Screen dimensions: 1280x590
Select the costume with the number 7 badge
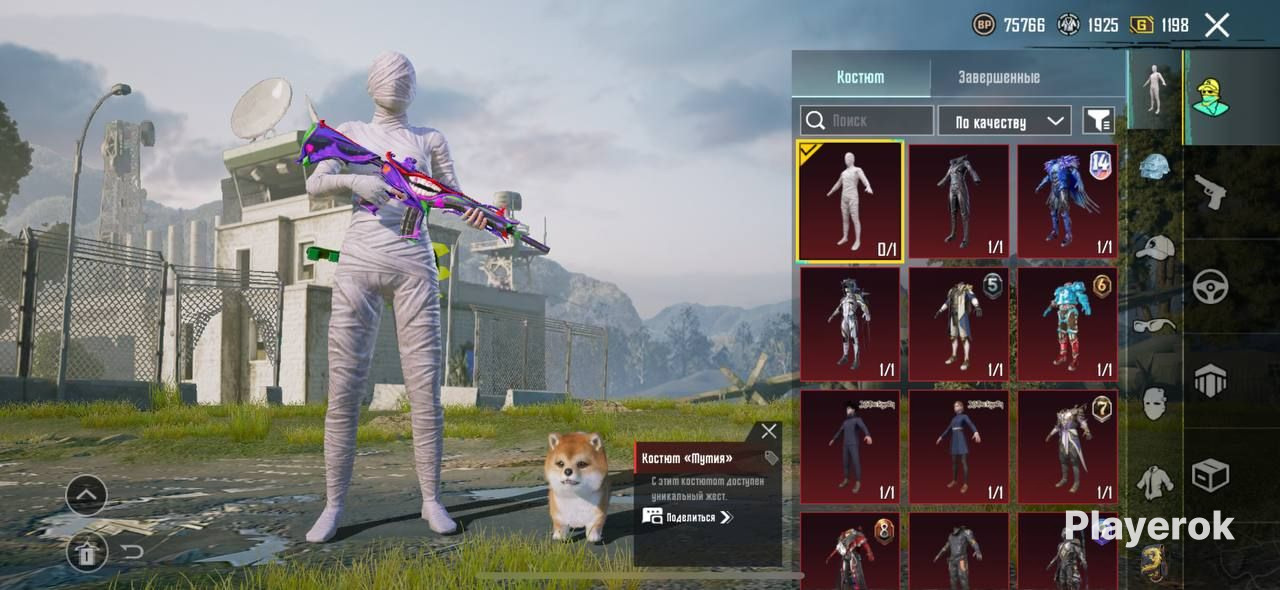tap(1067, 447)
